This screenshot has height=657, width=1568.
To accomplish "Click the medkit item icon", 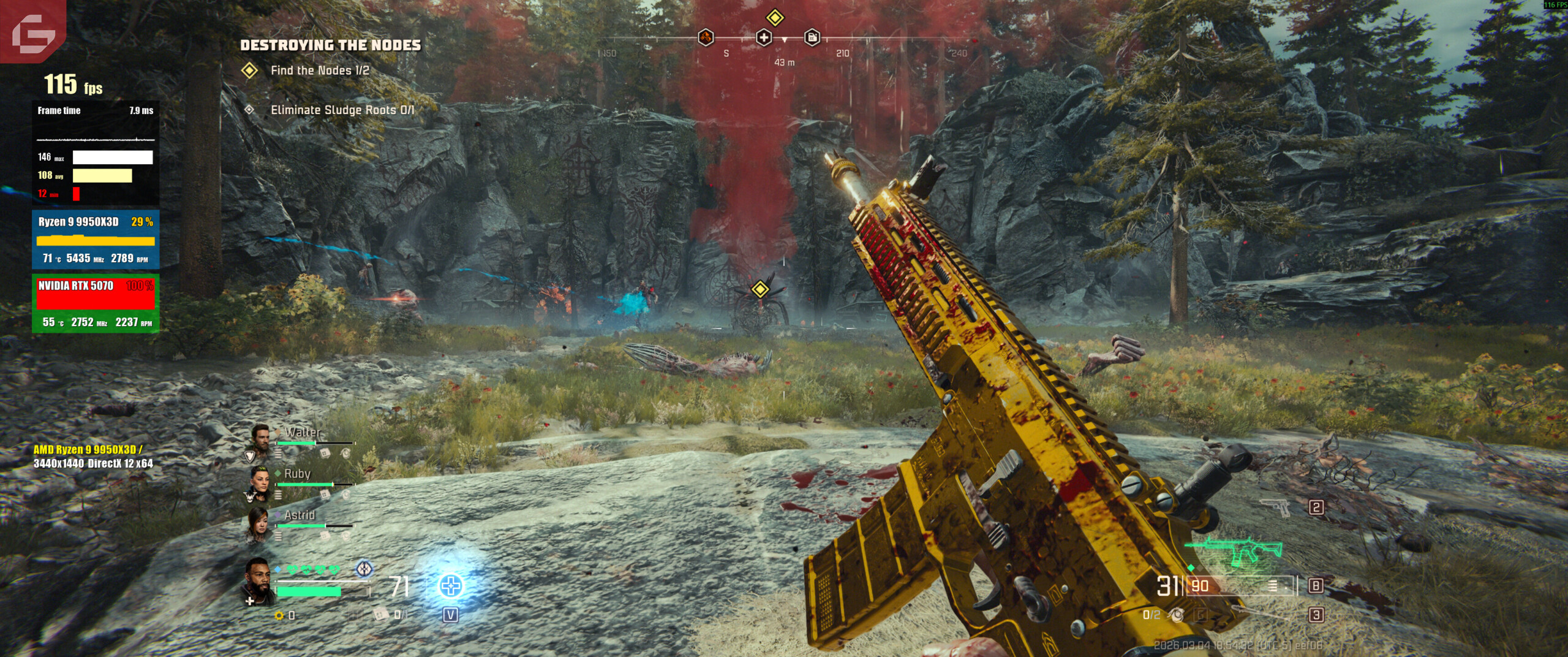I will [381, 614].
